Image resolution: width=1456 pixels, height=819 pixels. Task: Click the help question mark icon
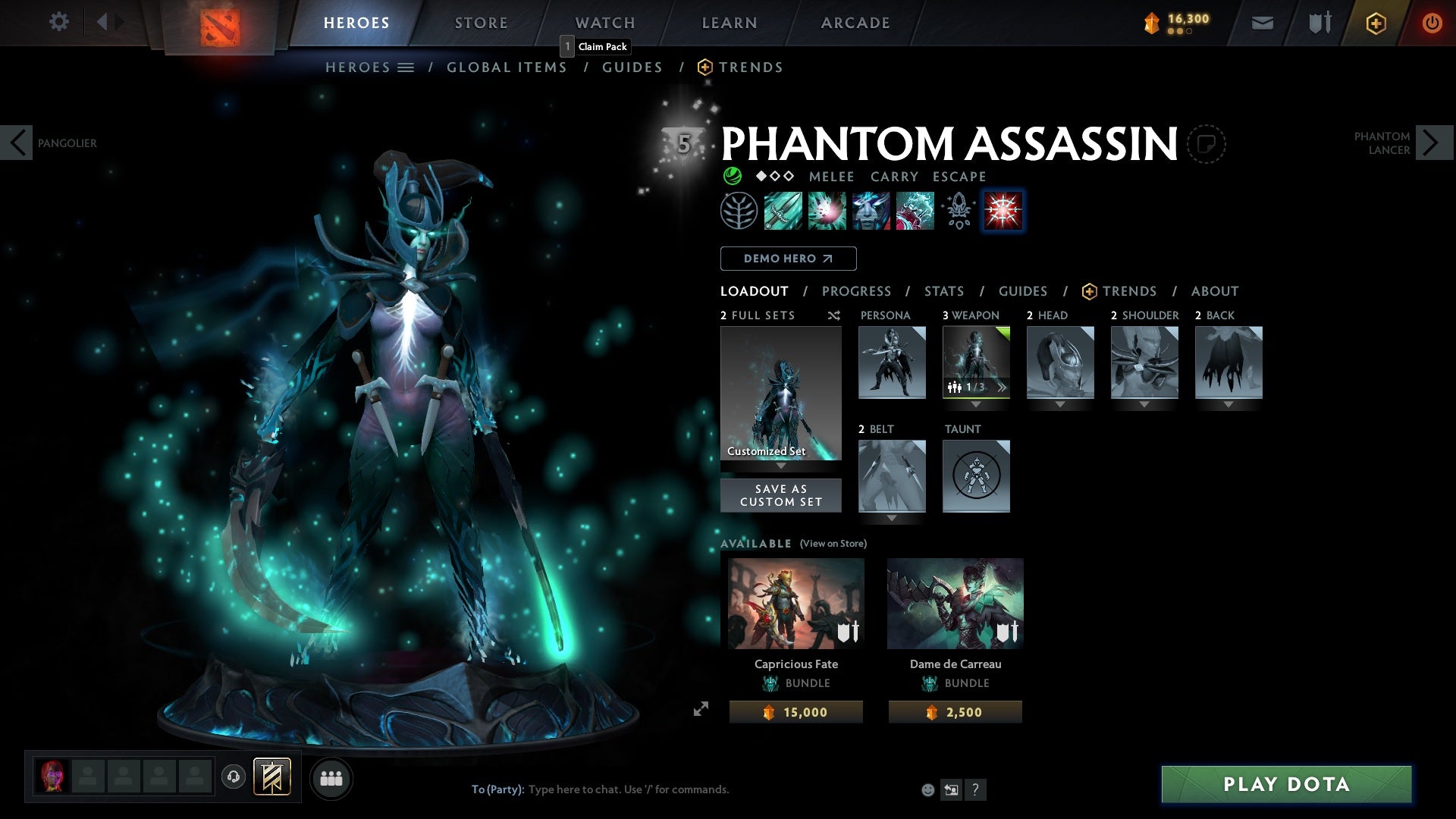click(x=976, y=789)
